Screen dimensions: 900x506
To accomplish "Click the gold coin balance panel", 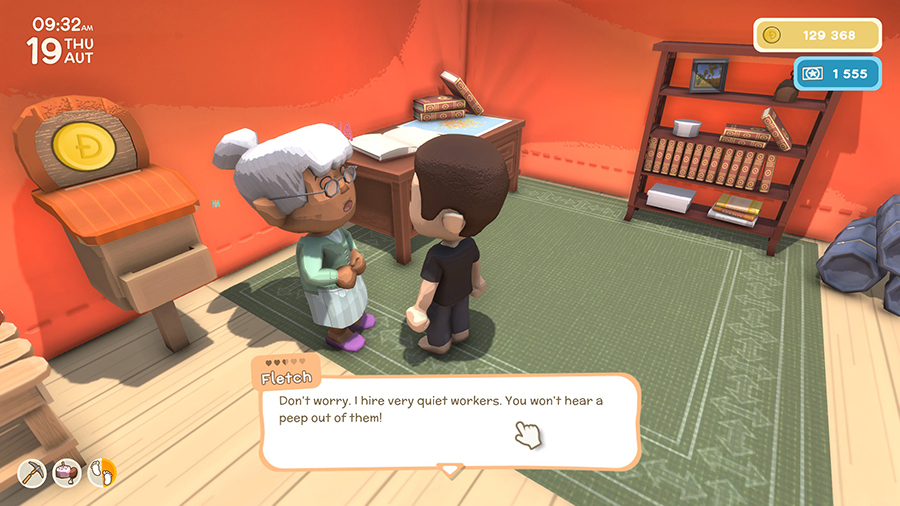I will 817,35.
